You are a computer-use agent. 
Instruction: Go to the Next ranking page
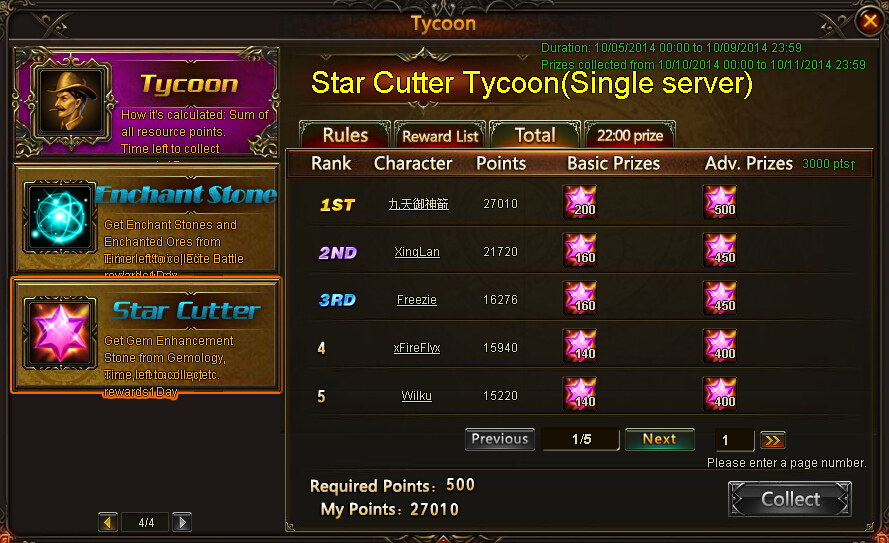659,439
